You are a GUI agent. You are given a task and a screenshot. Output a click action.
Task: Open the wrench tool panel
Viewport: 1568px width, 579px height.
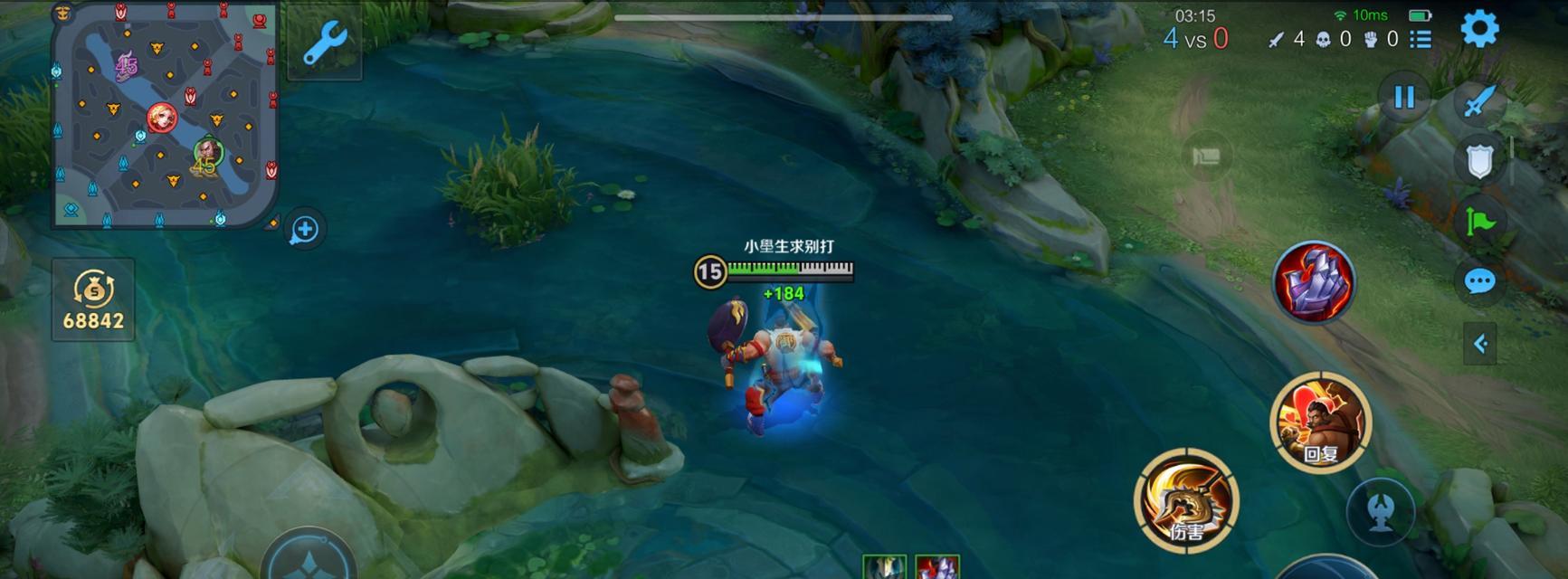[325, 43]
